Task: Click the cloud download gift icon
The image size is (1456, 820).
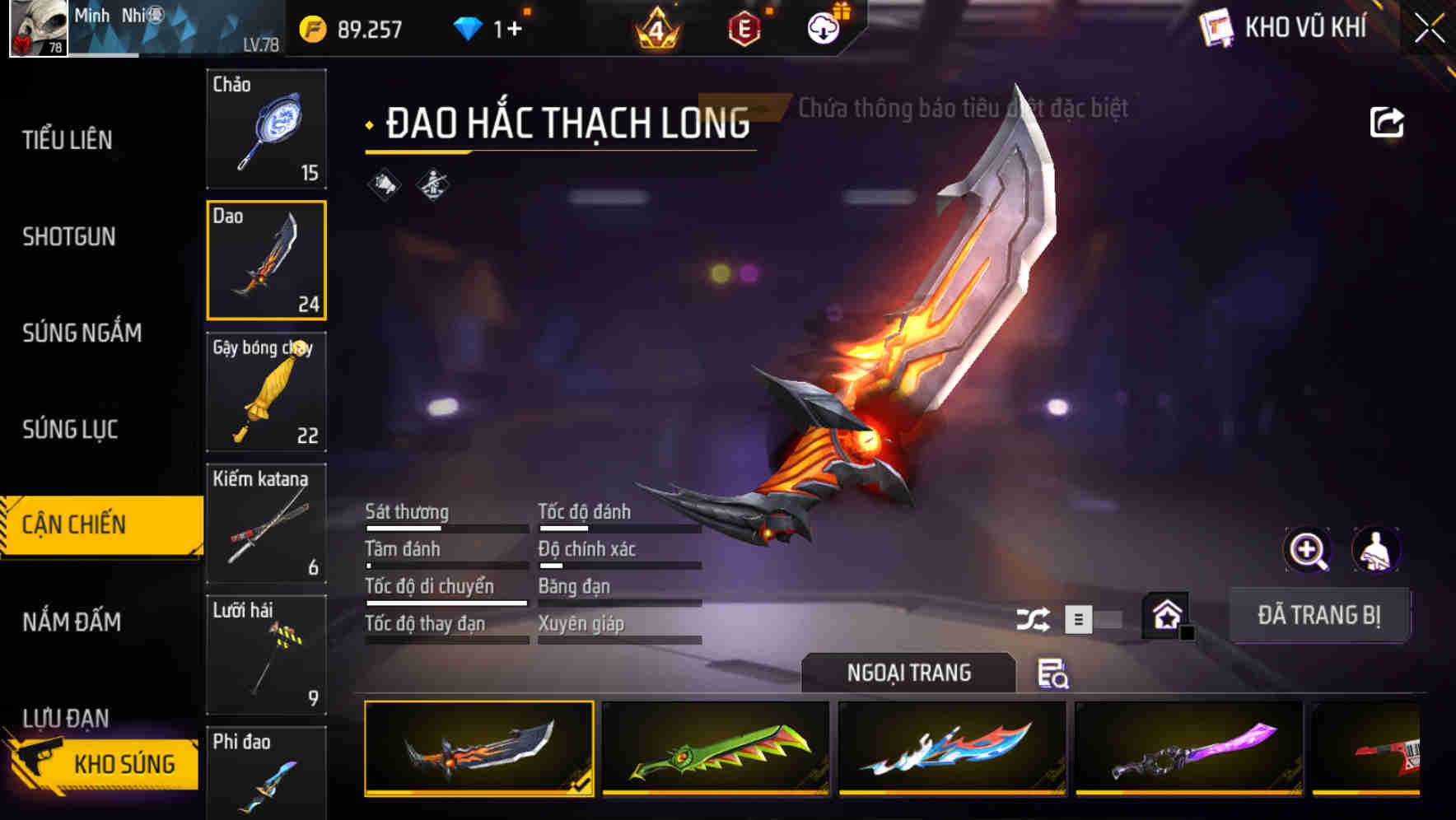Action: pos(824,27)
